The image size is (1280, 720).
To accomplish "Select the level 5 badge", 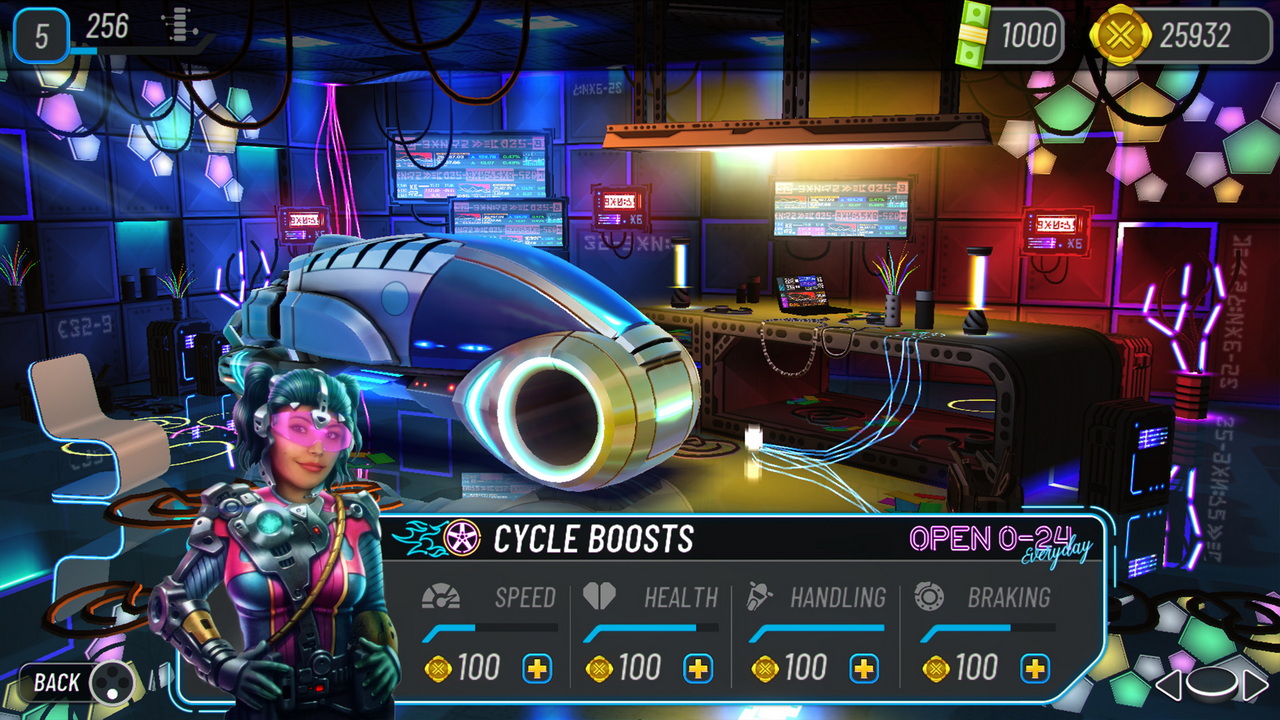I will coord(41,36).
